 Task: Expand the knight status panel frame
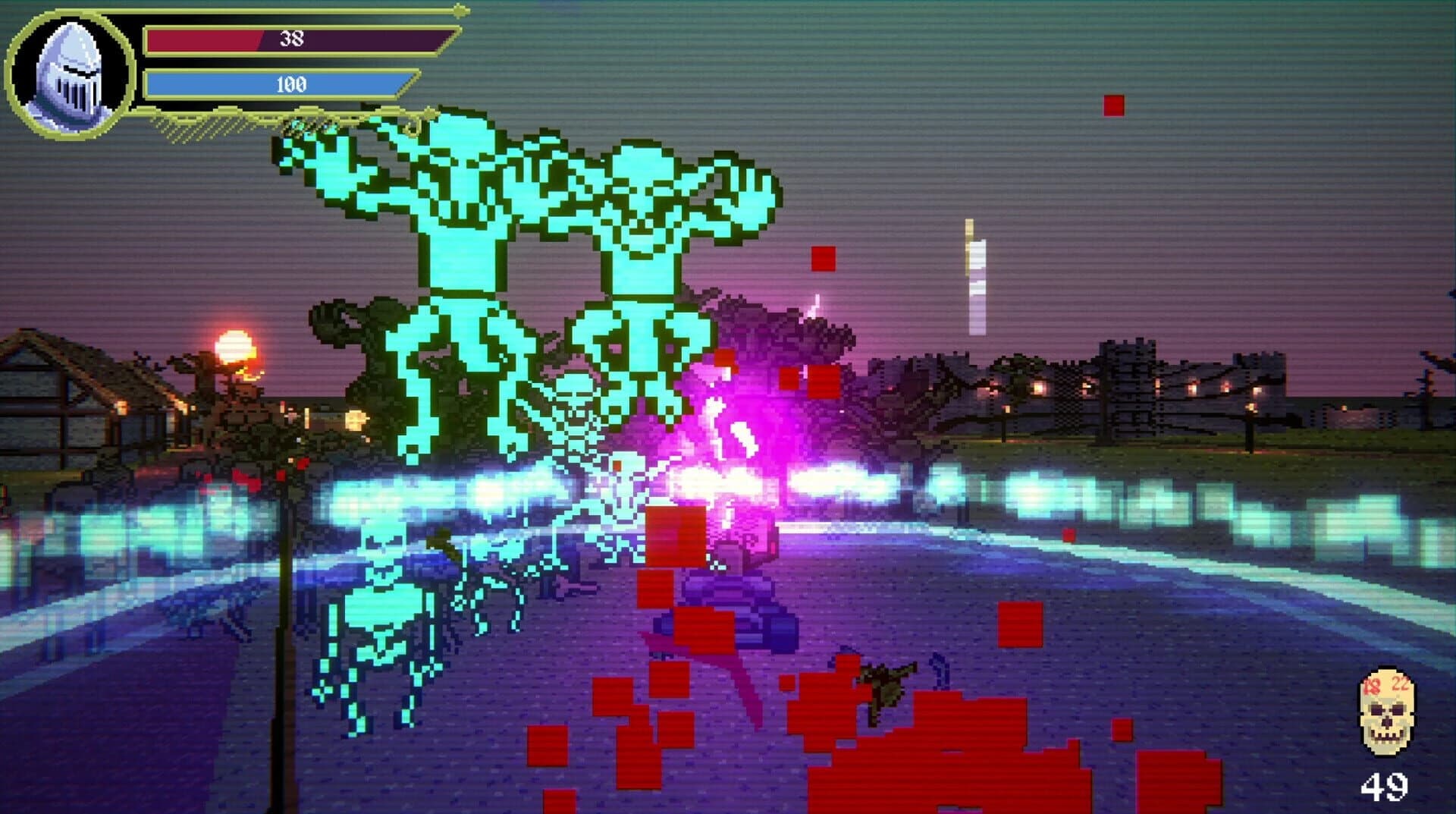[227, 68]
